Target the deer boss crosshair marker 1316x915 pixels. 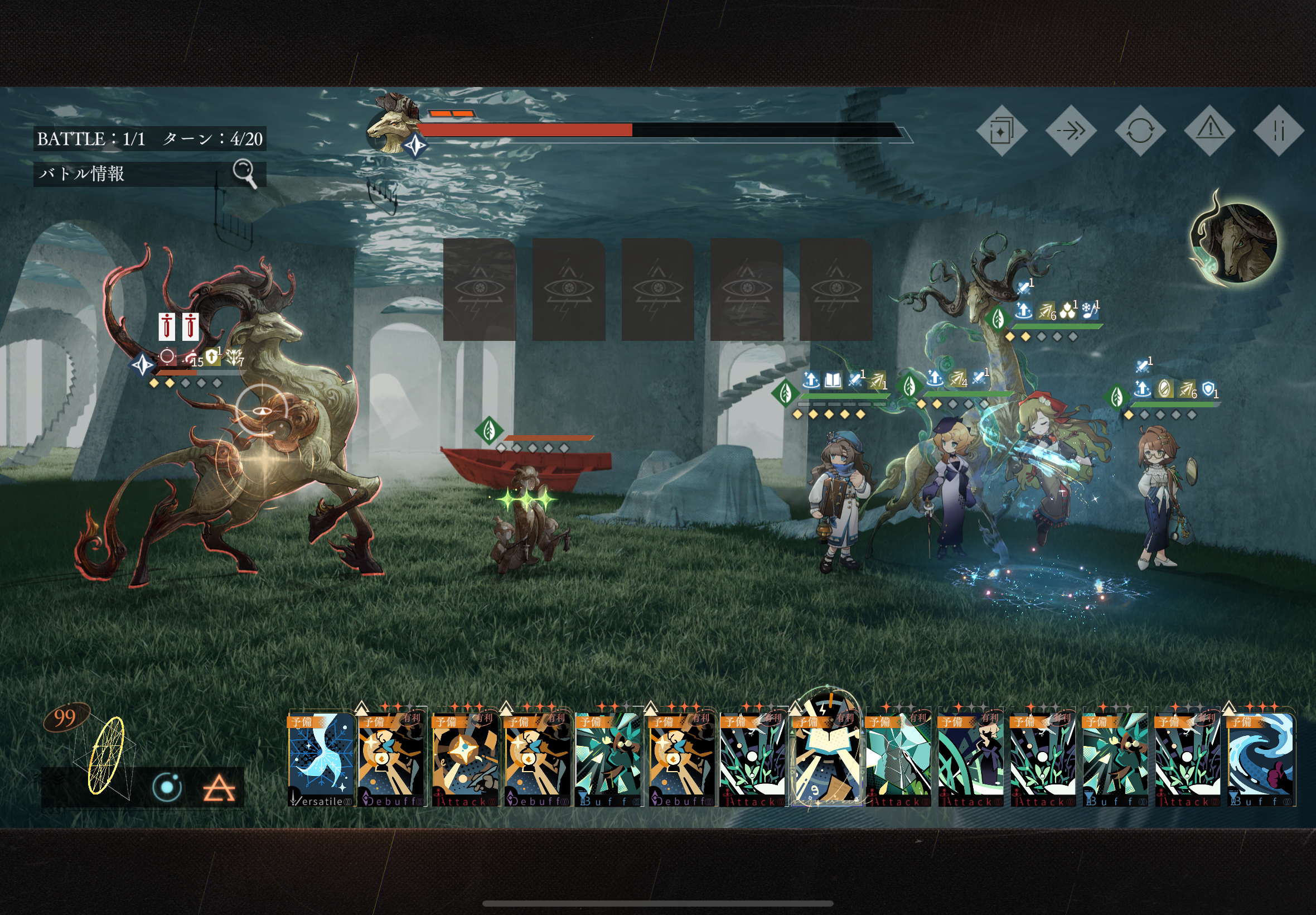pyautogui.click(x=262, y=411)
